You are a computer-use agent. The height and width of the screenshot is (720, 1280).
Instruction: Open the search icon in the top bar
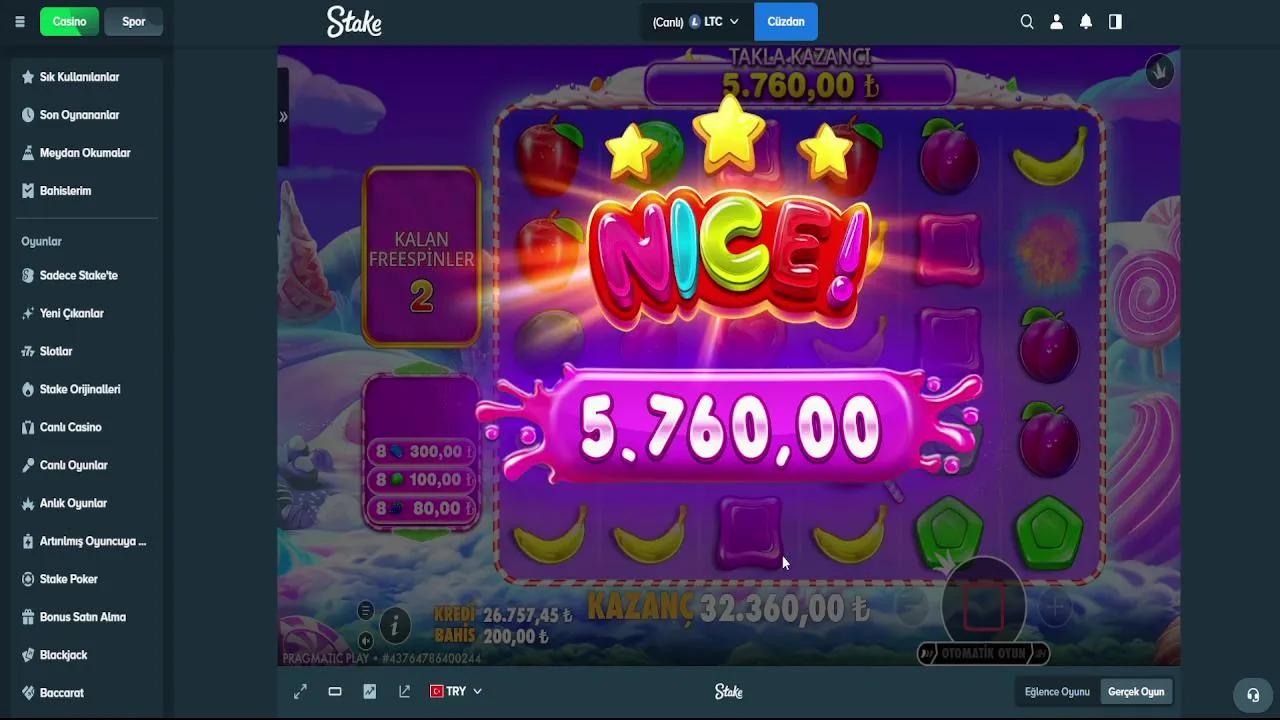point(1026,21)
